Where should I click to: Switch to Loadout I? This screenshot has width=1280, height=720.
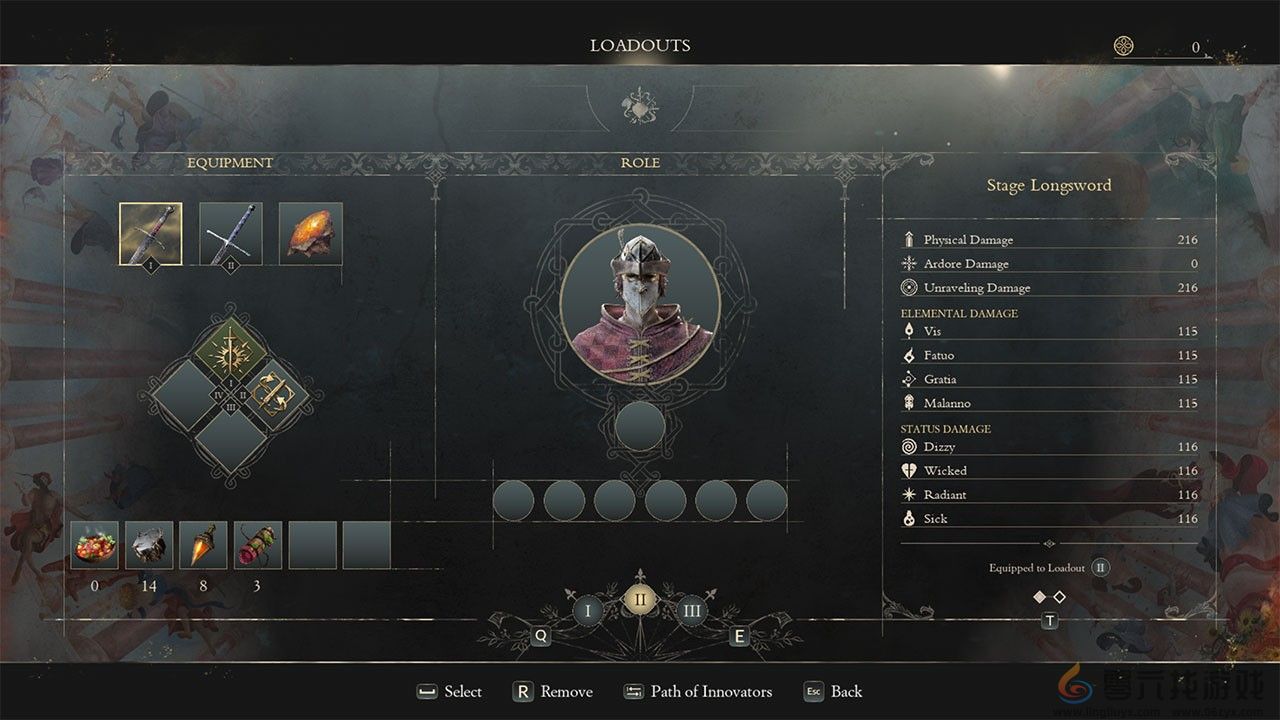coord(588,607)
